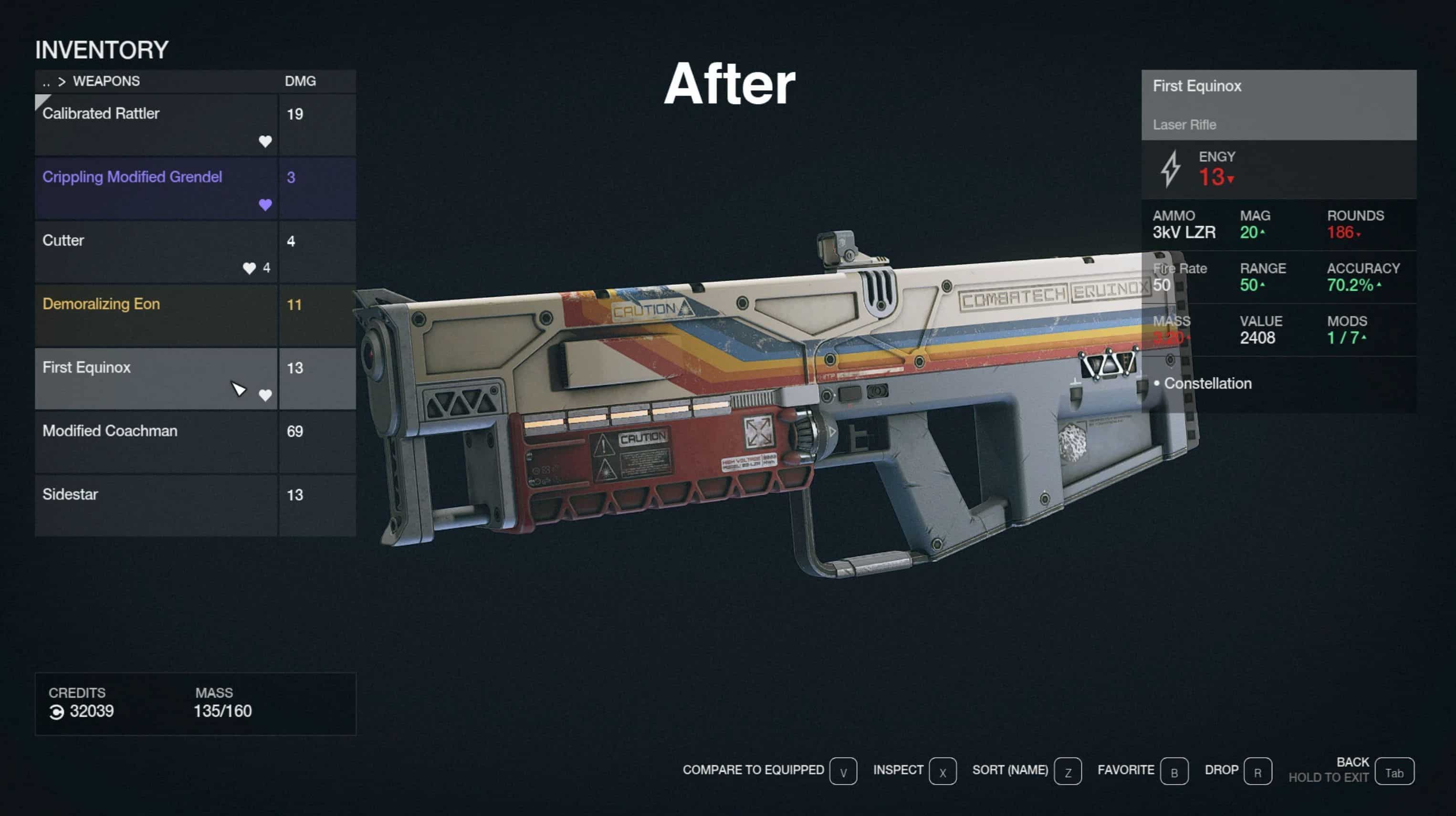The width and height of the screenshot is (1456, 816).
Task: Choose the Crippling Modified Grendel entry
Action: pos(157,188)
